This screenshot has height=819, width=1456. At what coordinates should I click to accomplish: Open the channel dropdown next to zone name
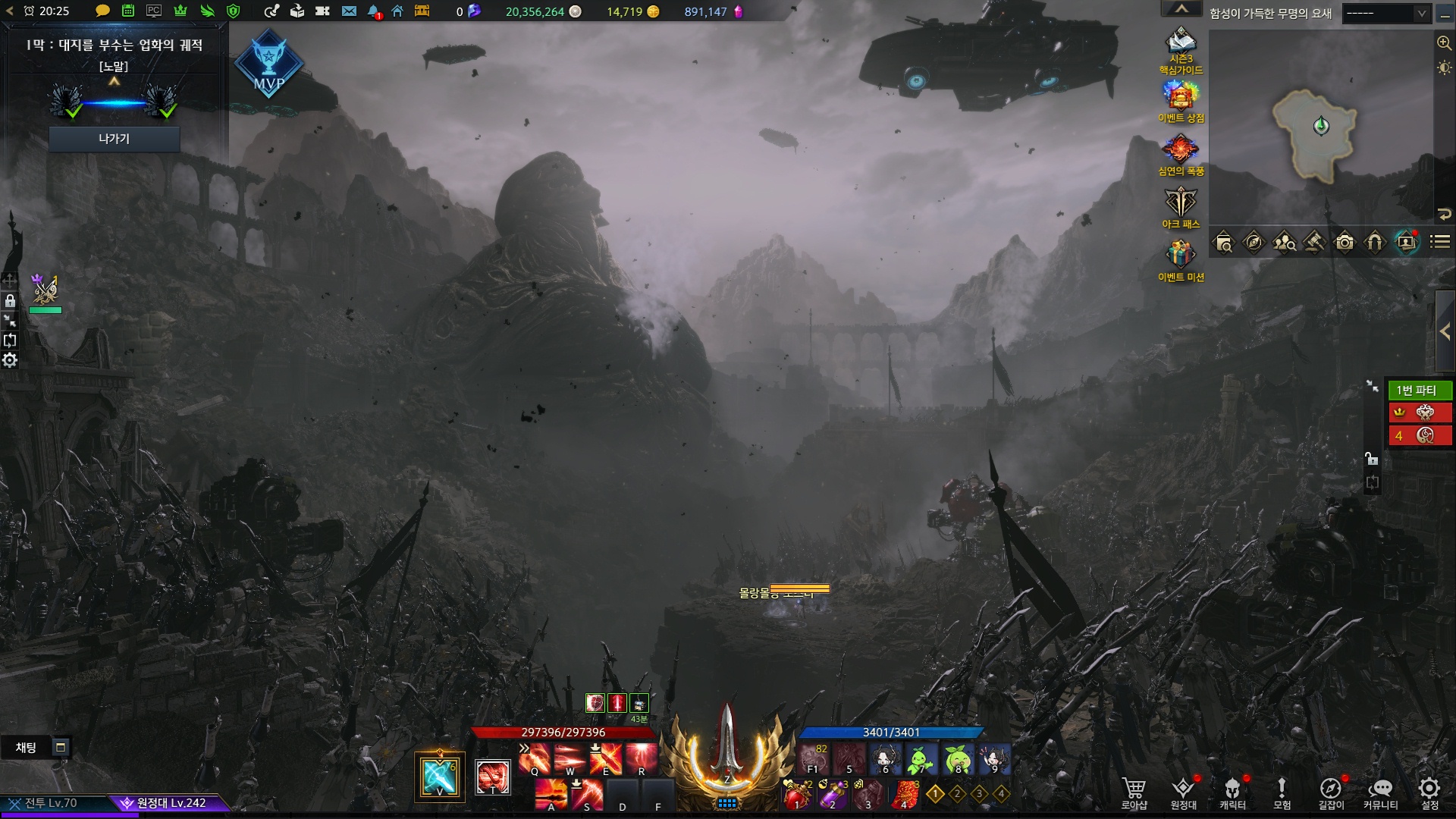pyautogui.click(x=1385, y=13)
